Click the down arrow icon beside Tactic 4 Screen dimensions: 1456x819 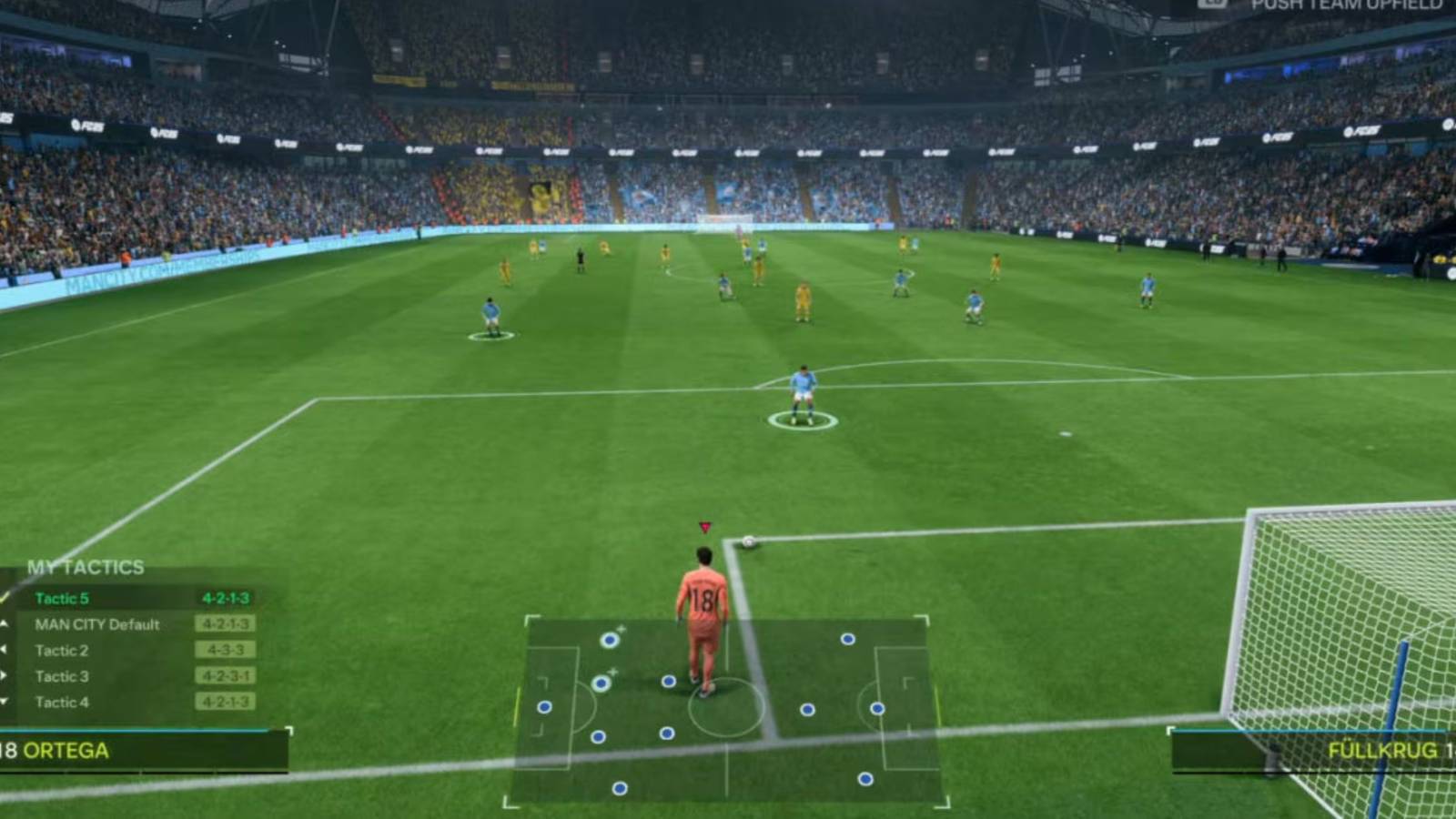(x=5, y=701)
